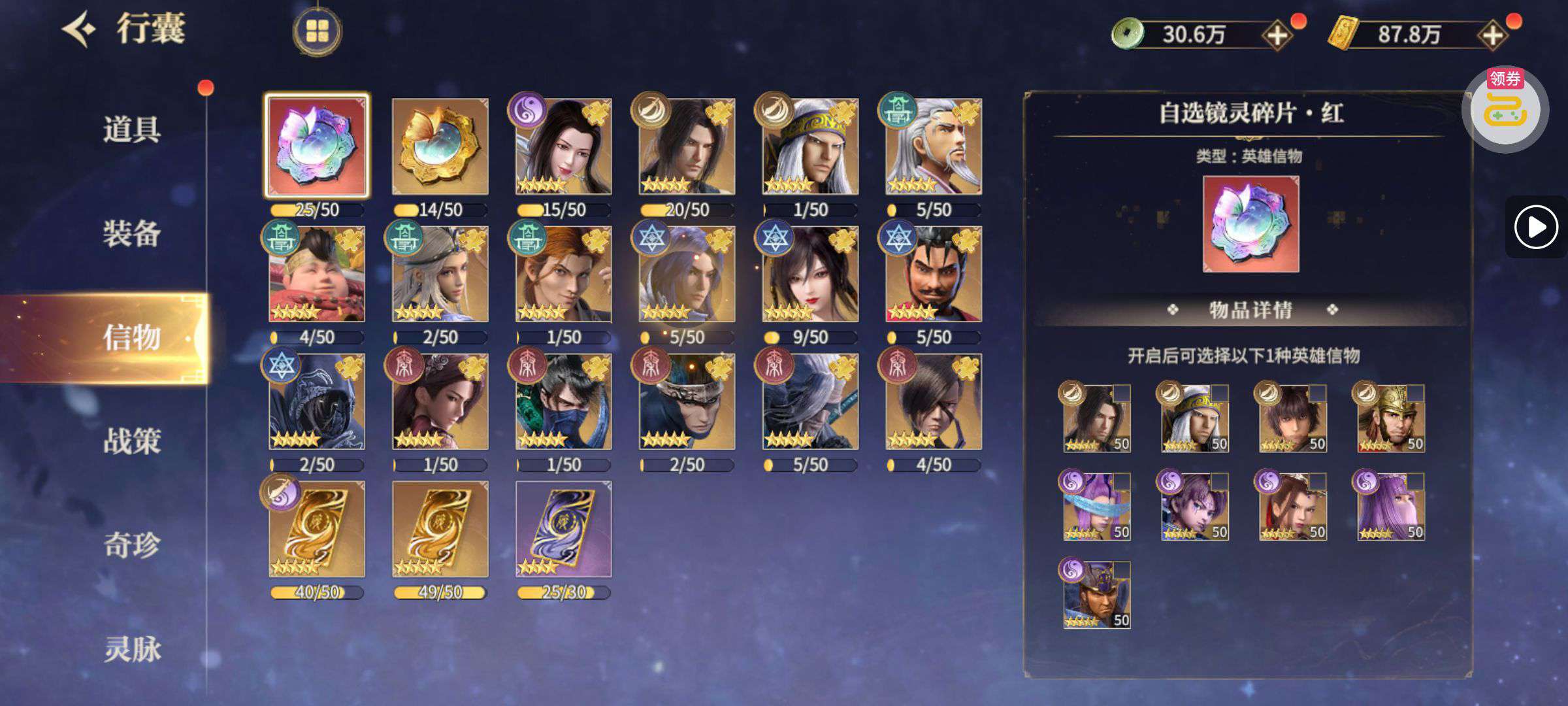1568x706 pixels.
Task: Select the purple card item 25/30
Action: [x=563, y=529]
